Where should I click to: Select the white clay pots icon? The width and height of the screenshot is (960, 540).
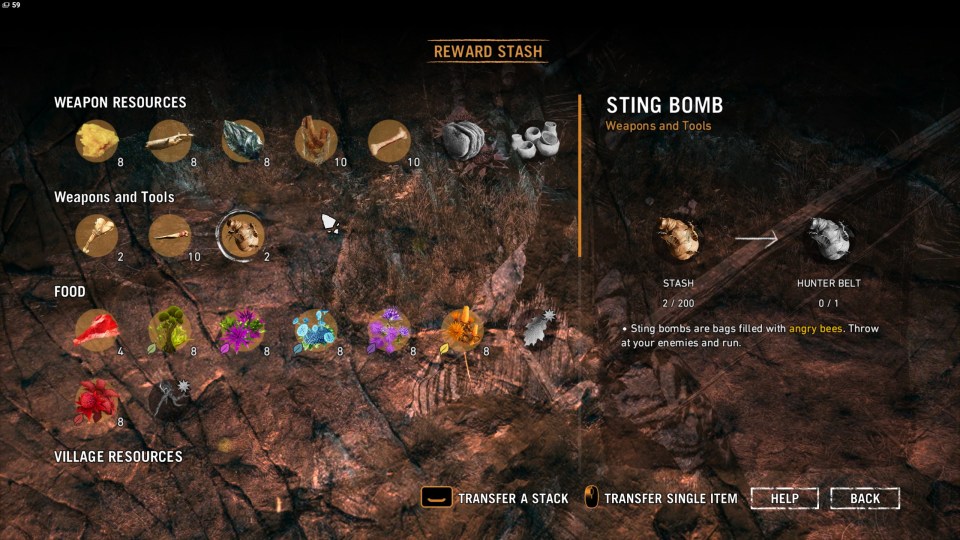(535, 141)
